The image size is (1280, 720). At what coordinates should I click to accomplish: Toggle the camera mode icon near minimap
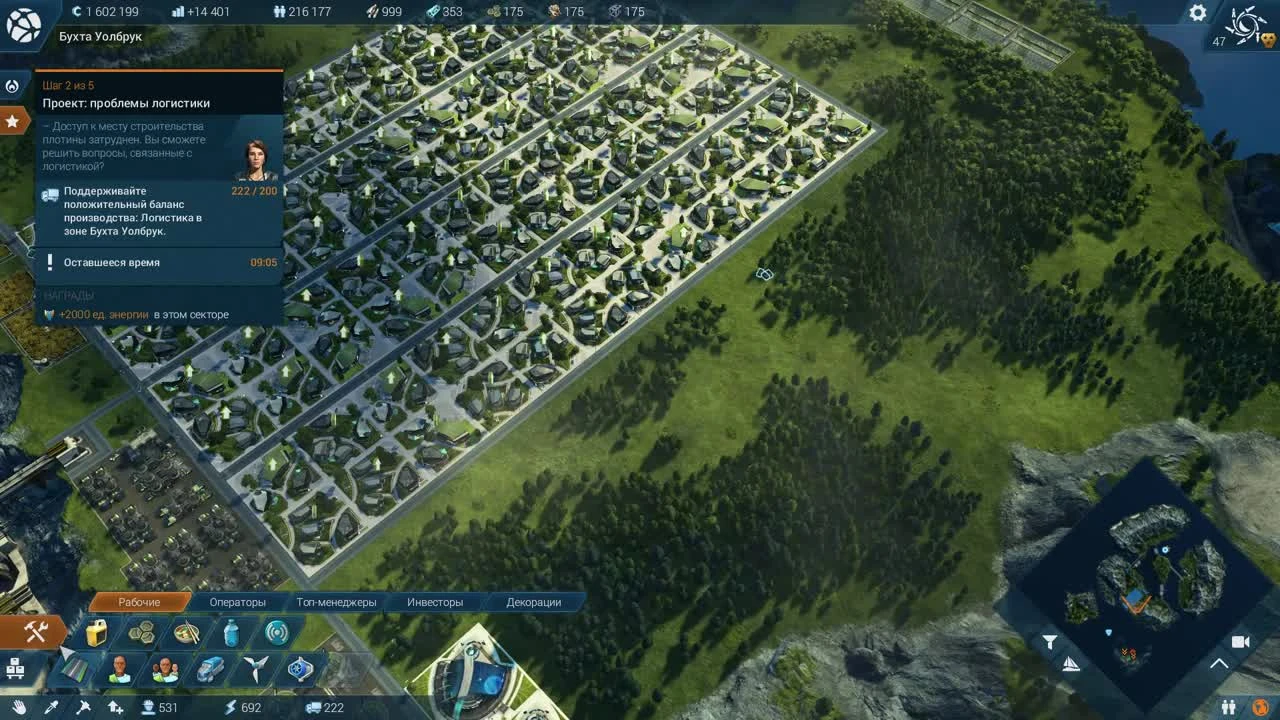(1240, 642)
